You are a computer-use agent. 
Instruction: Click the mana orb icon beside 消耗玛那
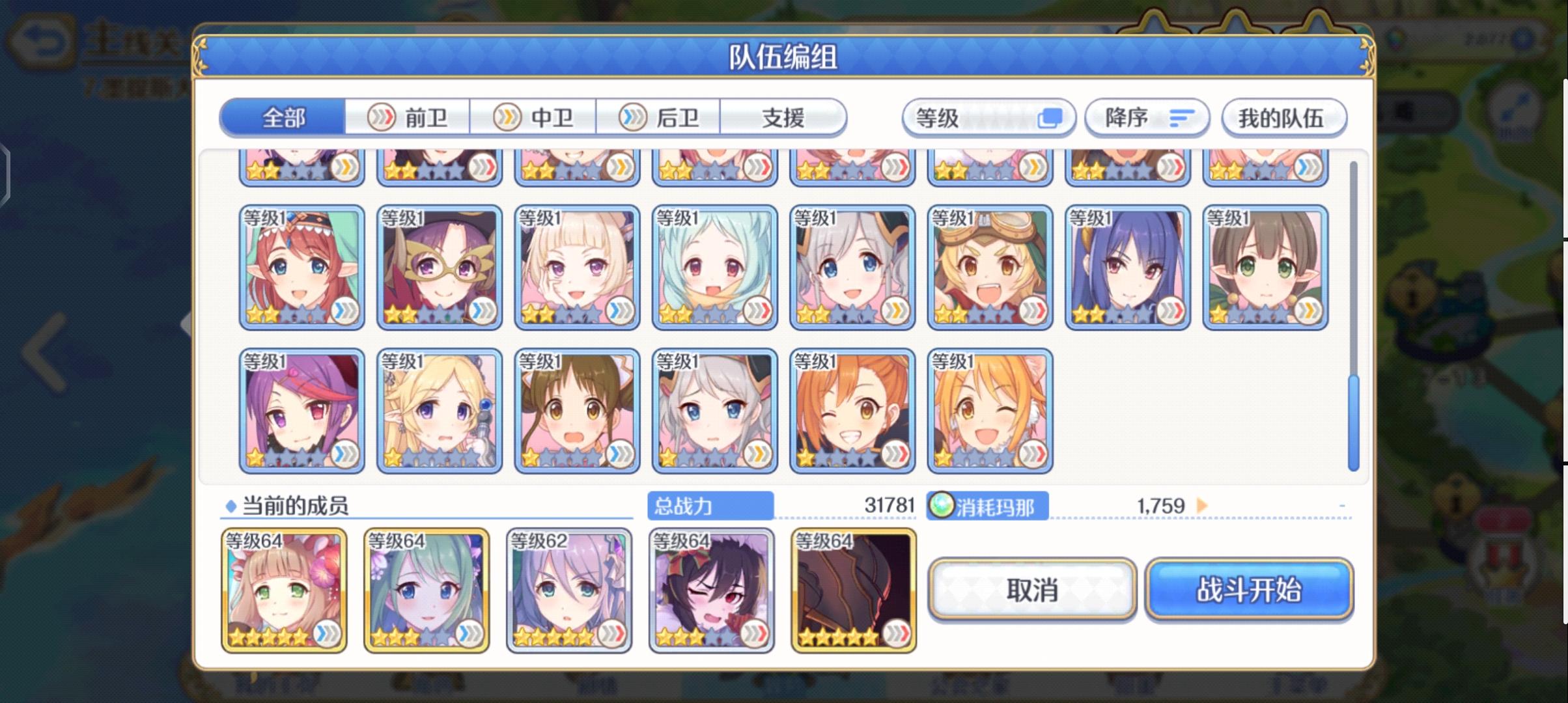tap(943, 506)
